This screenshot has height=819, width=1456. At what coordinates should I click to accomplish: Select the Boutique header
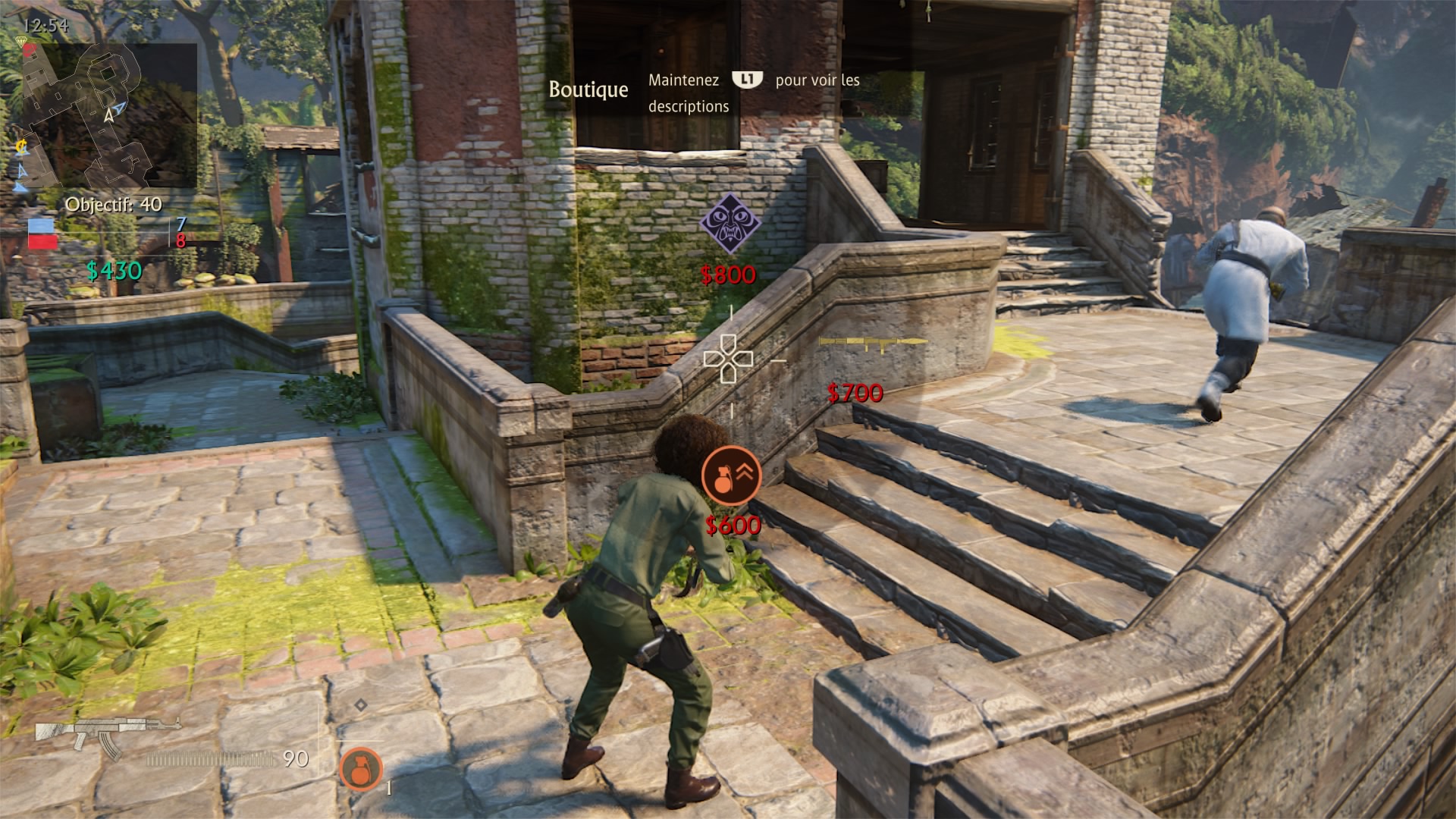tap(588, 89)
